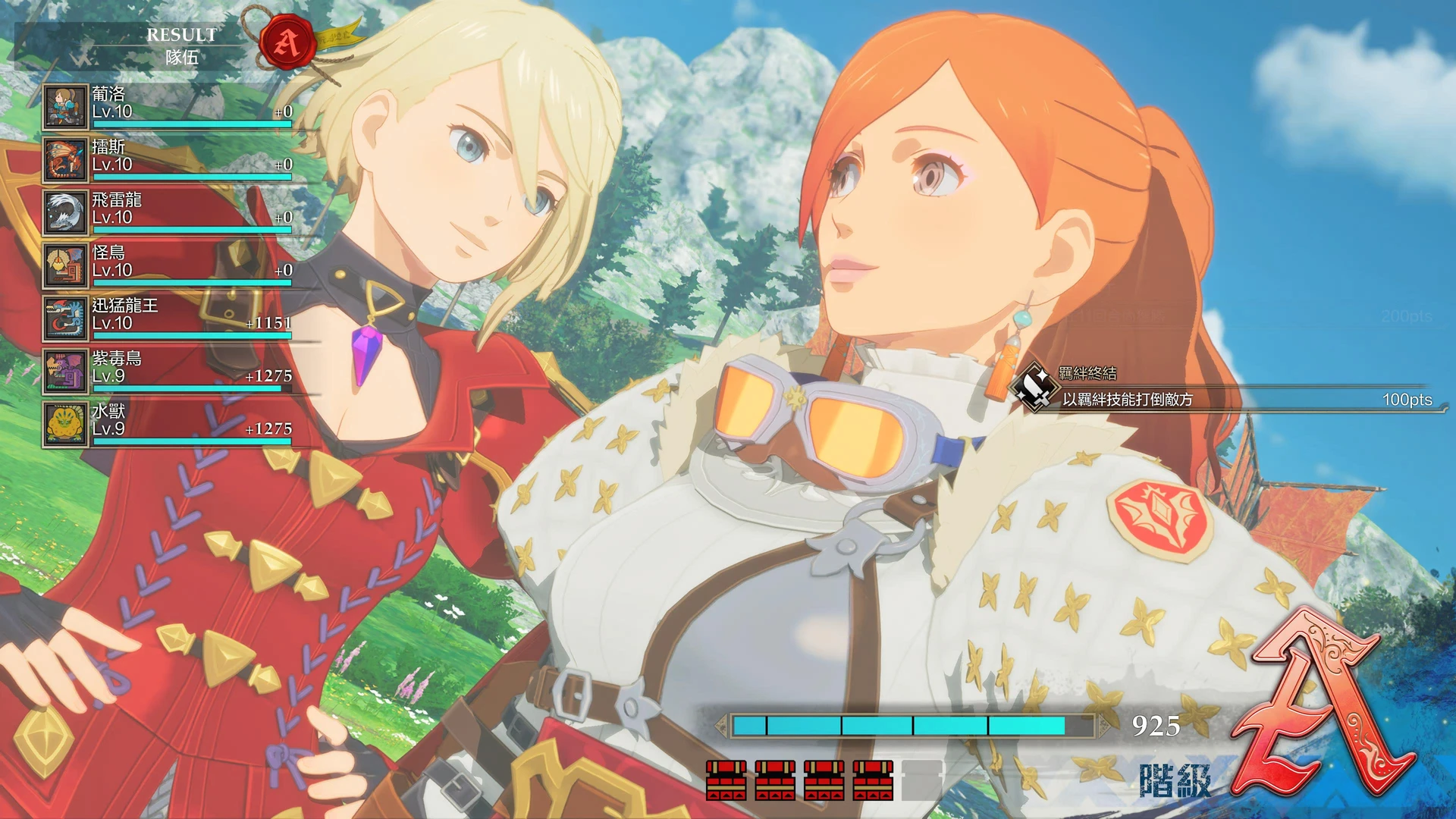
Task: Select the 擂斯 party member row
Action: pos(168,158)
